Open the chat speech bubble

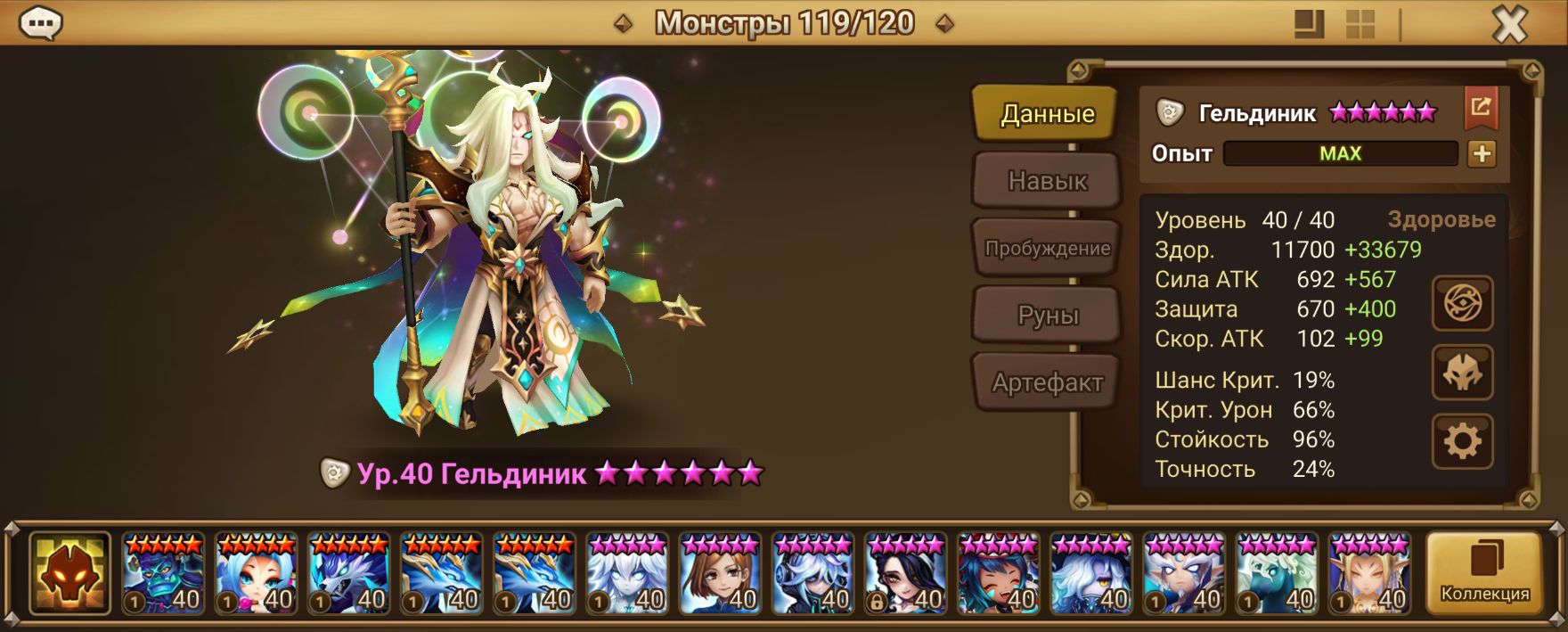pyautogui.click(x=40, y=24)
